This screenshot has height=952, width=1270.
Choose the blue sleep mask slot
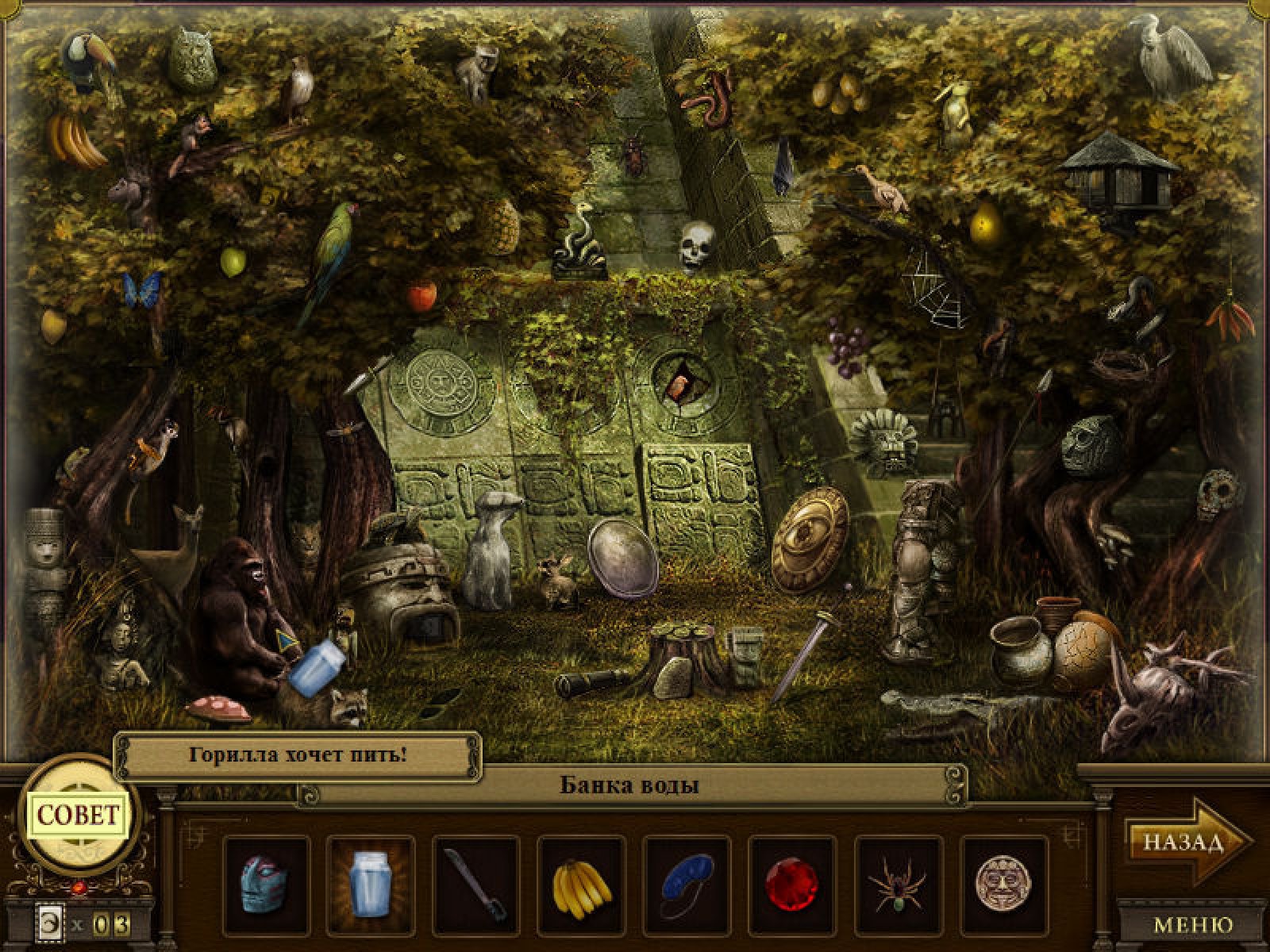pyautogui.click(x=687, y=885)
